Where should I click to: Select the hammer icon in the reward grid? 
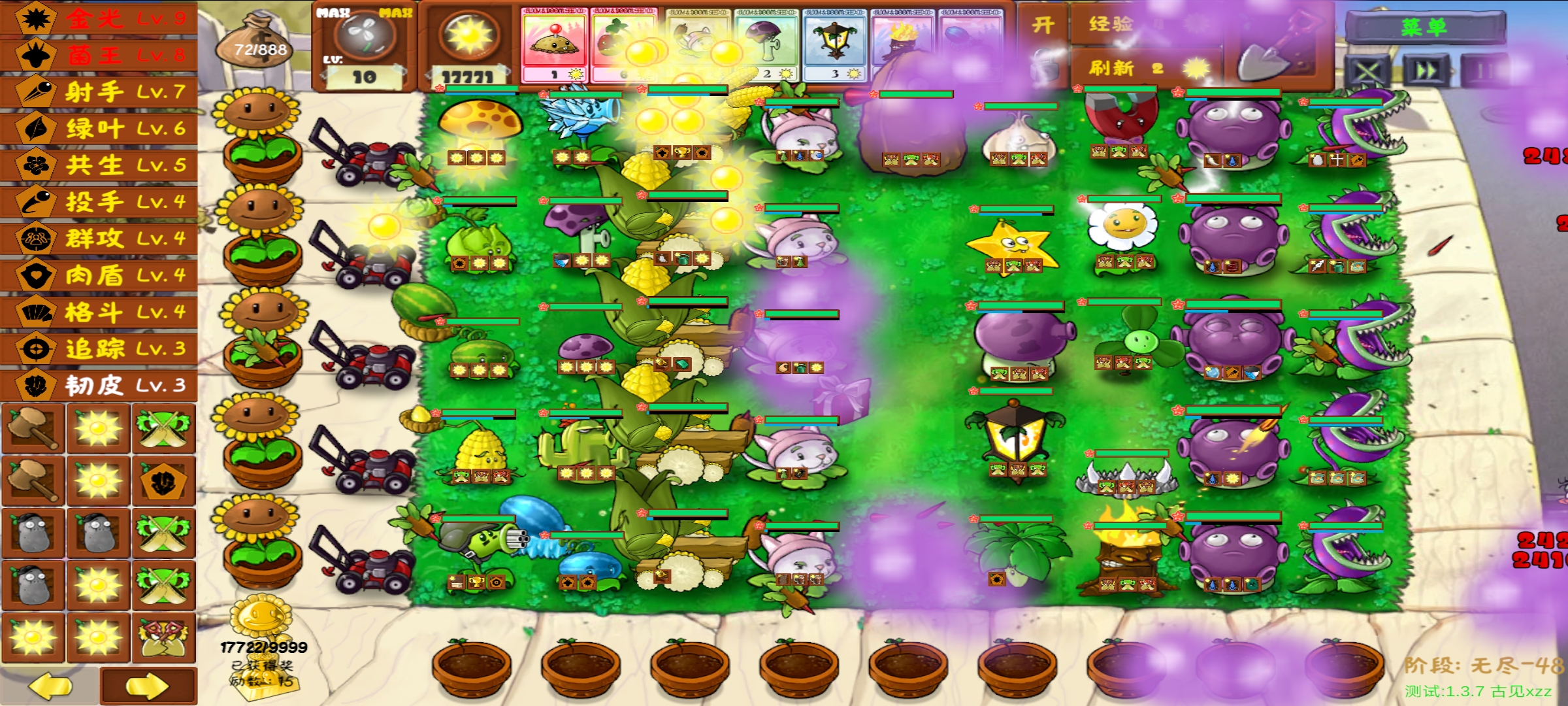pyautogui.click(x=34, y=430)
